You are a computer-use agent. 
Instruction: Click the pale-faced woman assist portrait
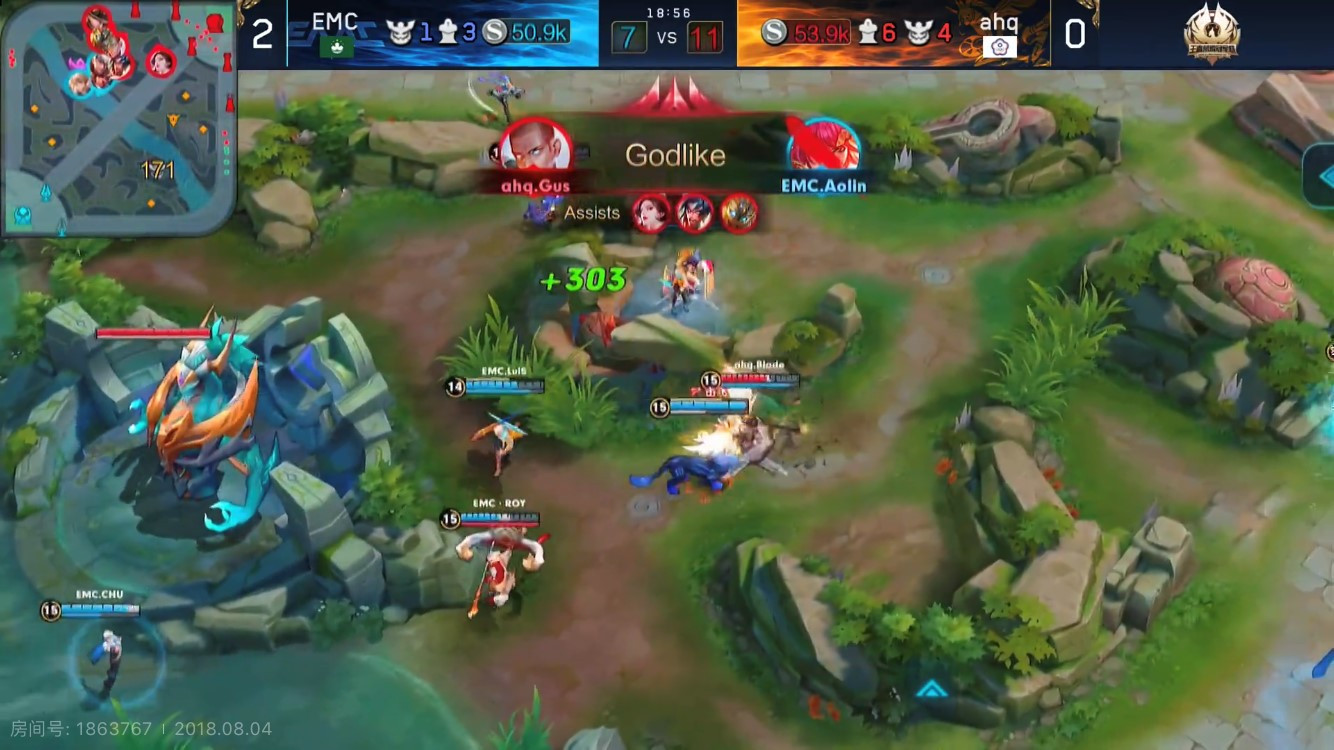pos(651,213)
